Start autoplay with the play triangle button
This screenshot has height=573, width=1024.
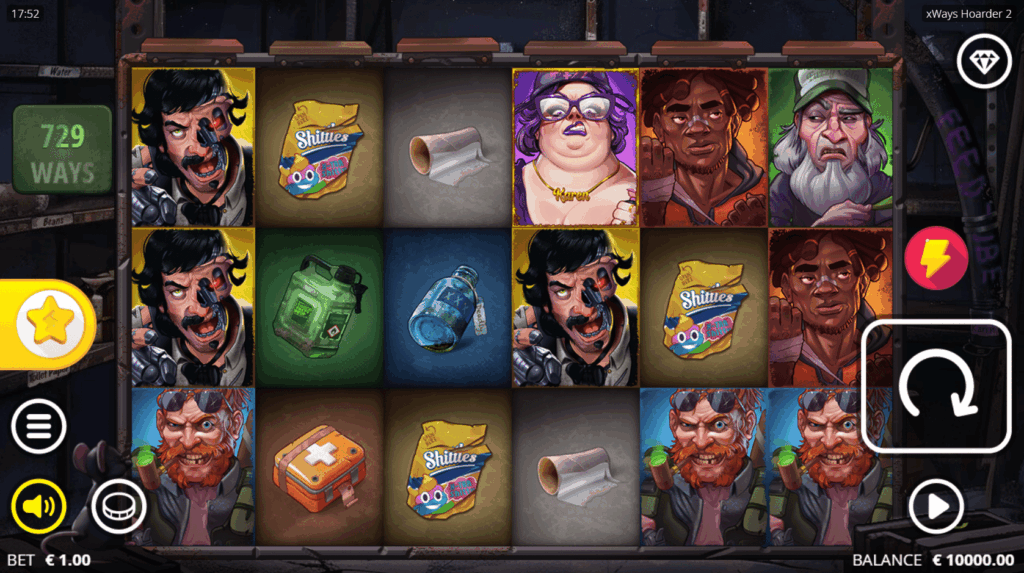point(936,507)
